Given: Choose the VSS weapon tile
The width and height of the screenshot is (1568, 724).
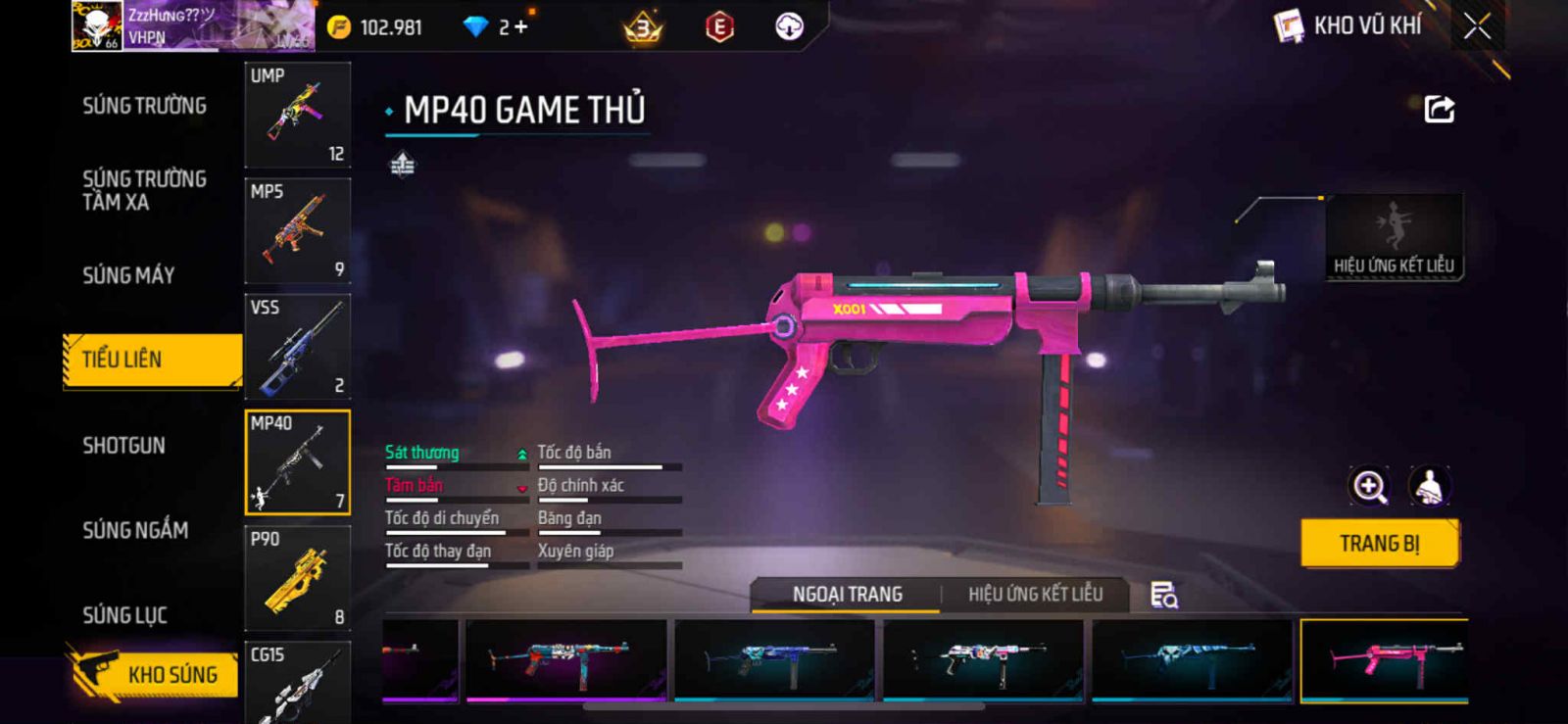Looking at the screenshot, I should point(297,346).
